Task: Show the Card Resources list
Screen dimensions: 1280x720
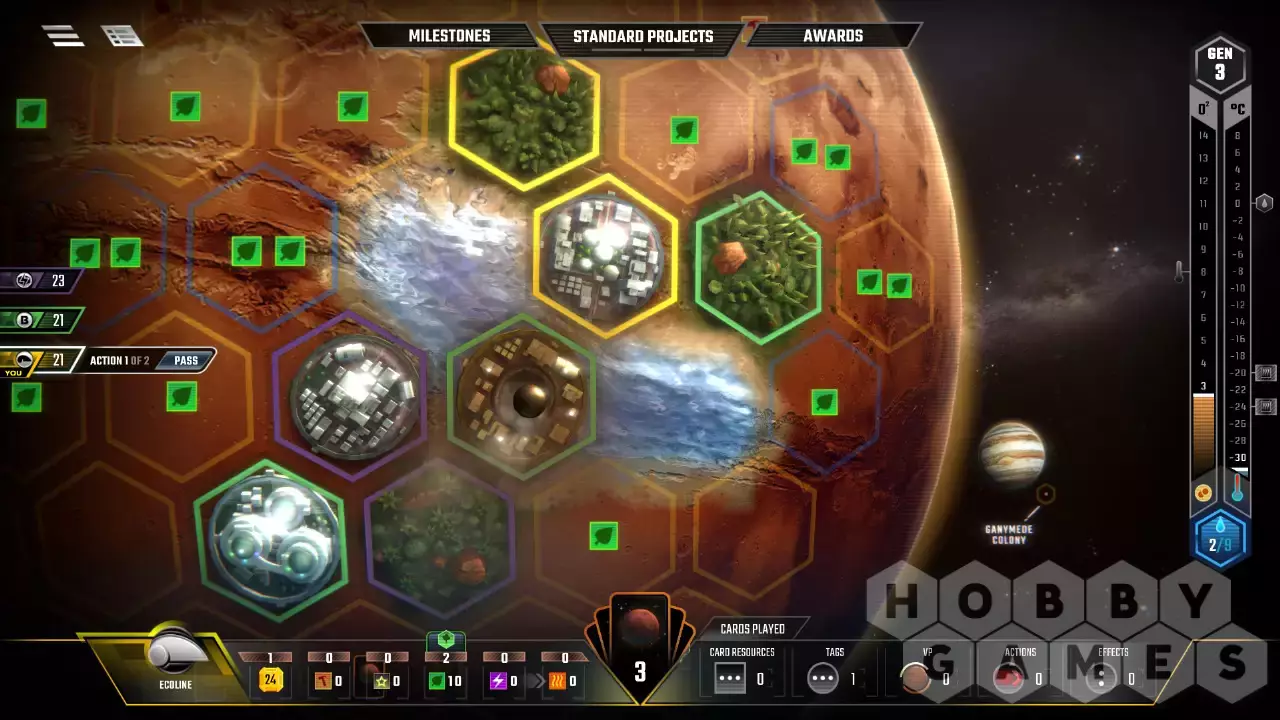Action: pos(731,679)
